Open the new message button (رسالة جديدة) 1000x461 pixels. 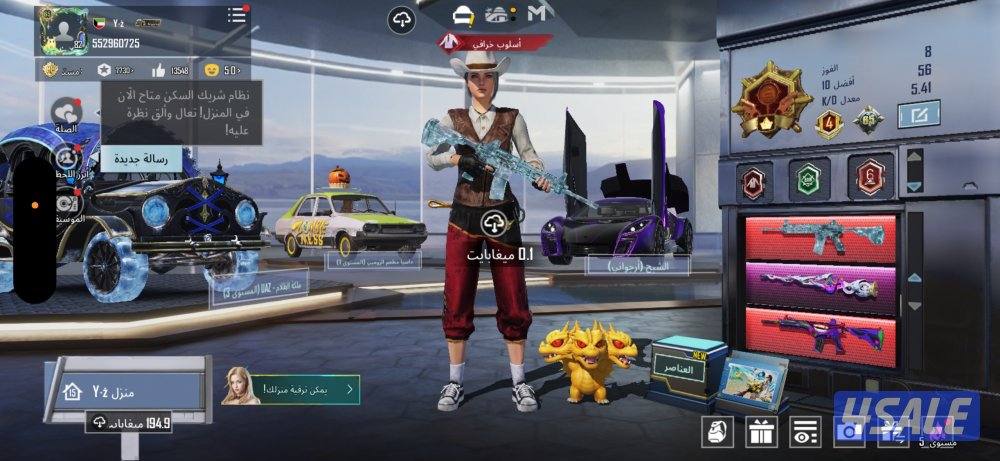(148, 157)
